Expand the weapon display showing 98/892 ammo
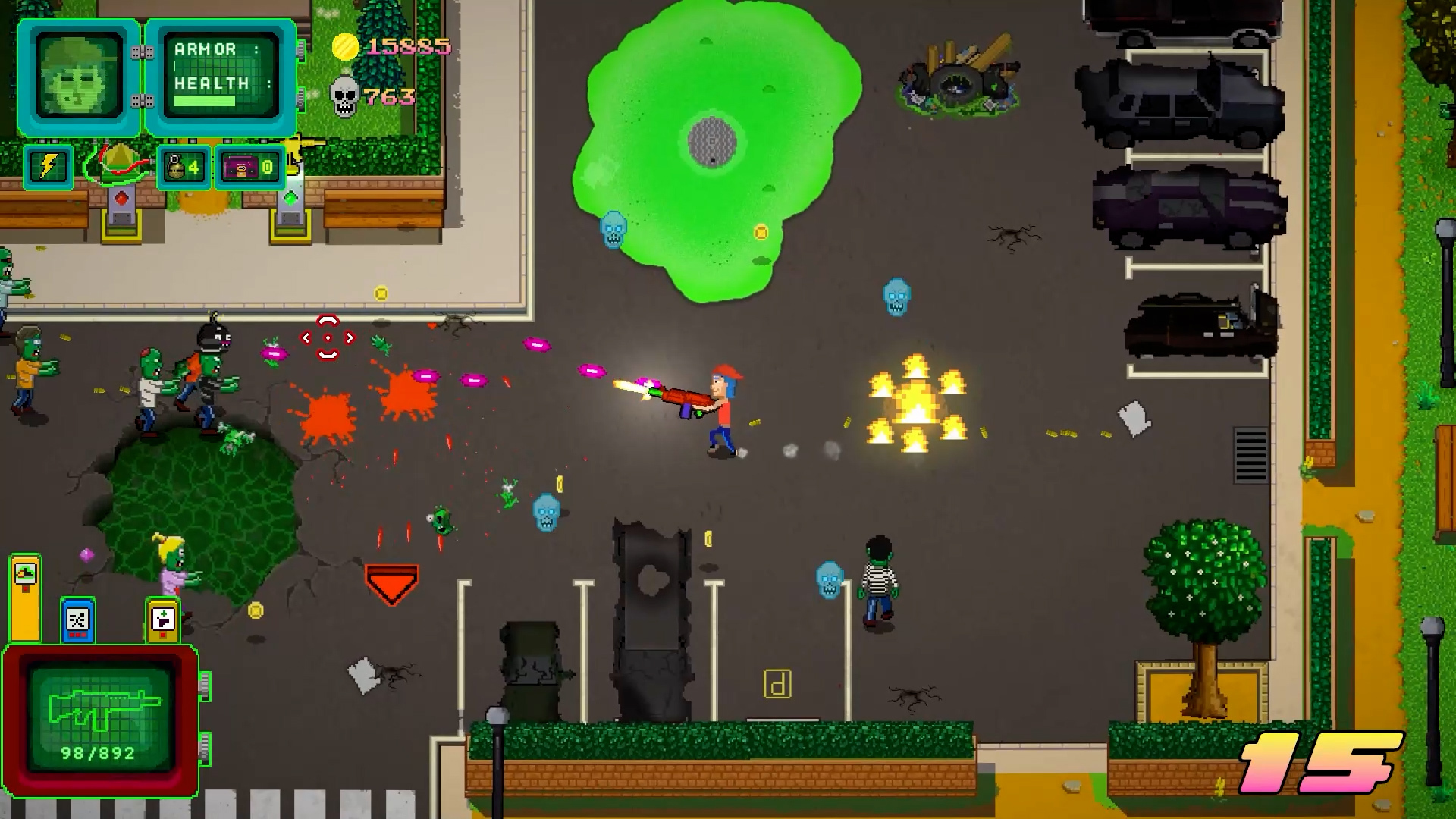Image resolution: width=1456 pixels, height=819 pixels. click(x=99, y=720)
